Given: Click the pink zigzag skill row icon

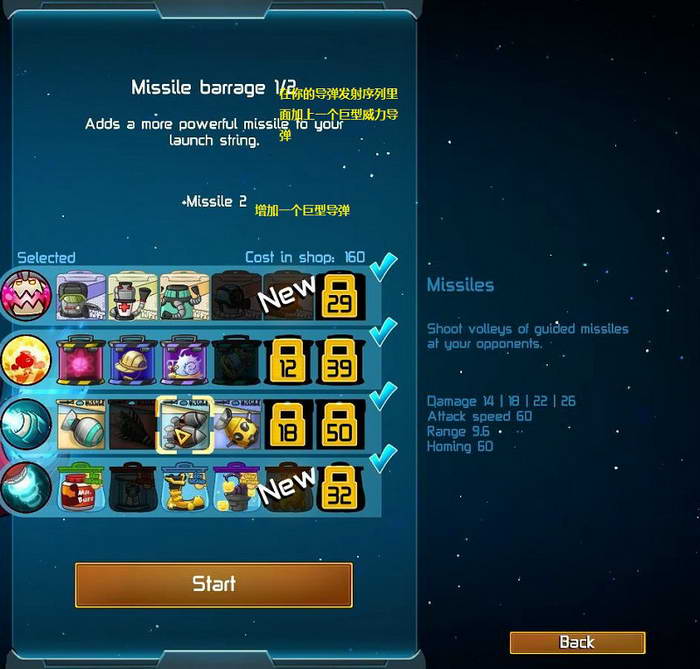Looking at the screenshot, I should click(x=24, y=295).
